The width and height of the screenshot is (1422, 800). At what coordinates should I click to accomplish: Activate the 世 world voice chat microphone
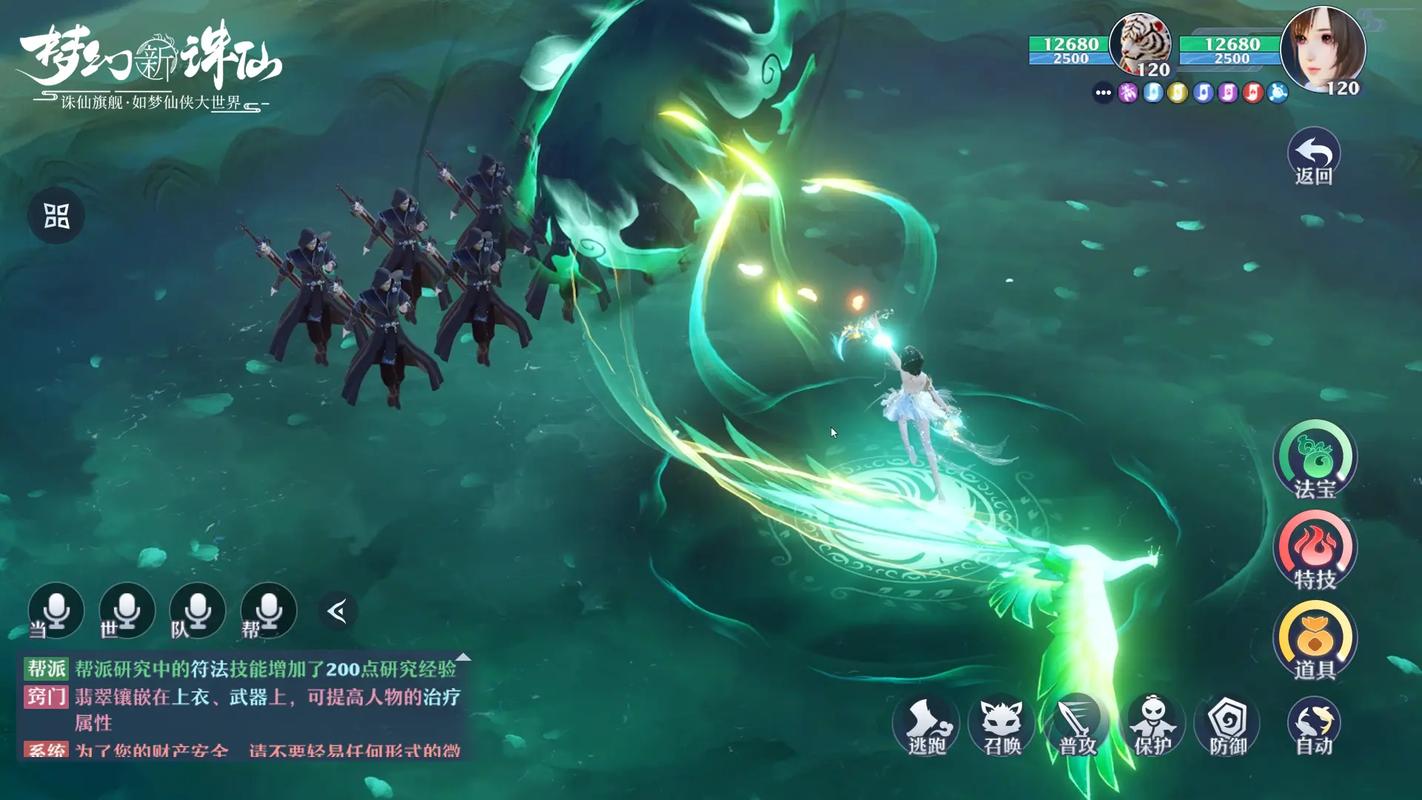[127, 610]
